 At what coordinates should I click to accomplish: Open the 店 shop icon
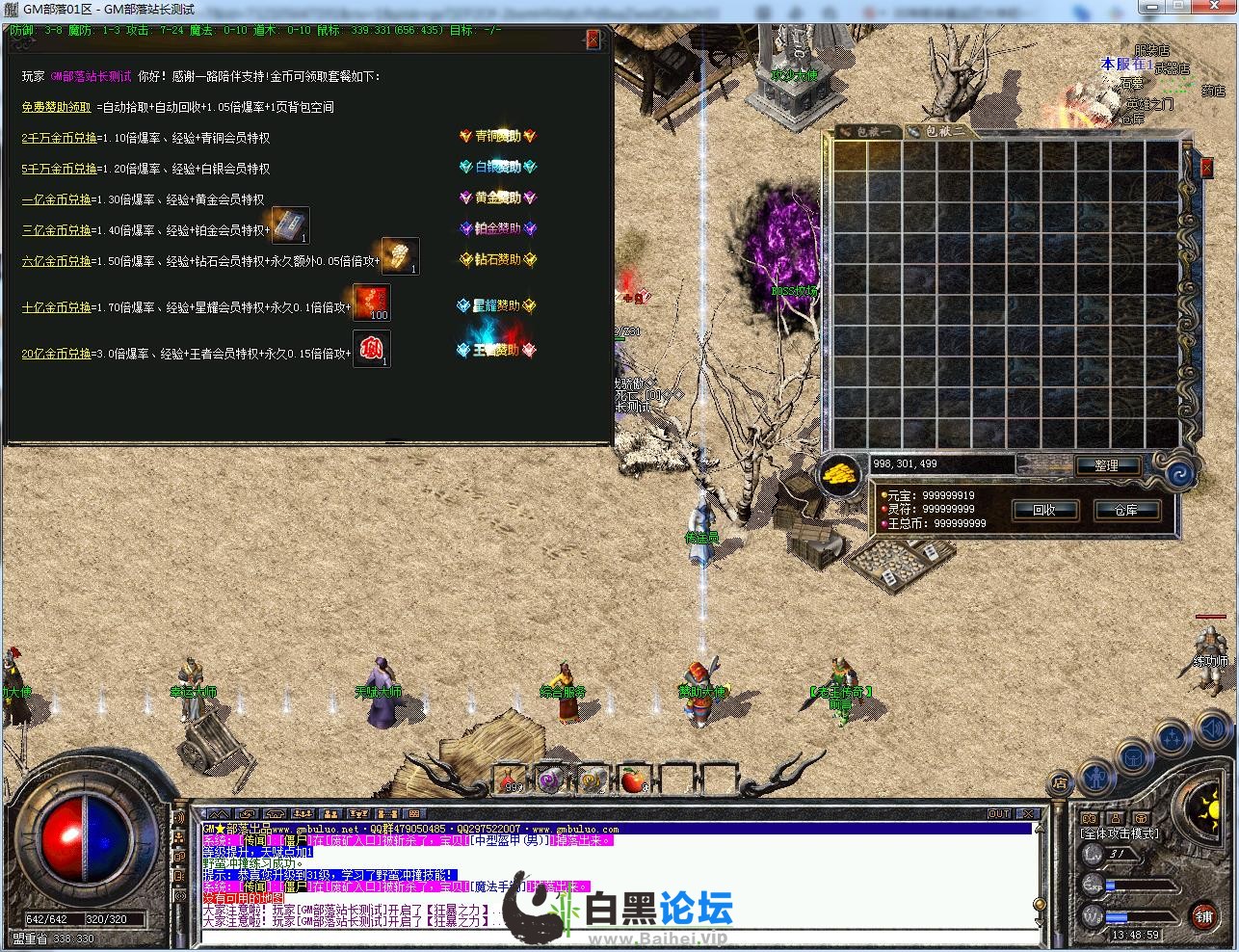1060,782
